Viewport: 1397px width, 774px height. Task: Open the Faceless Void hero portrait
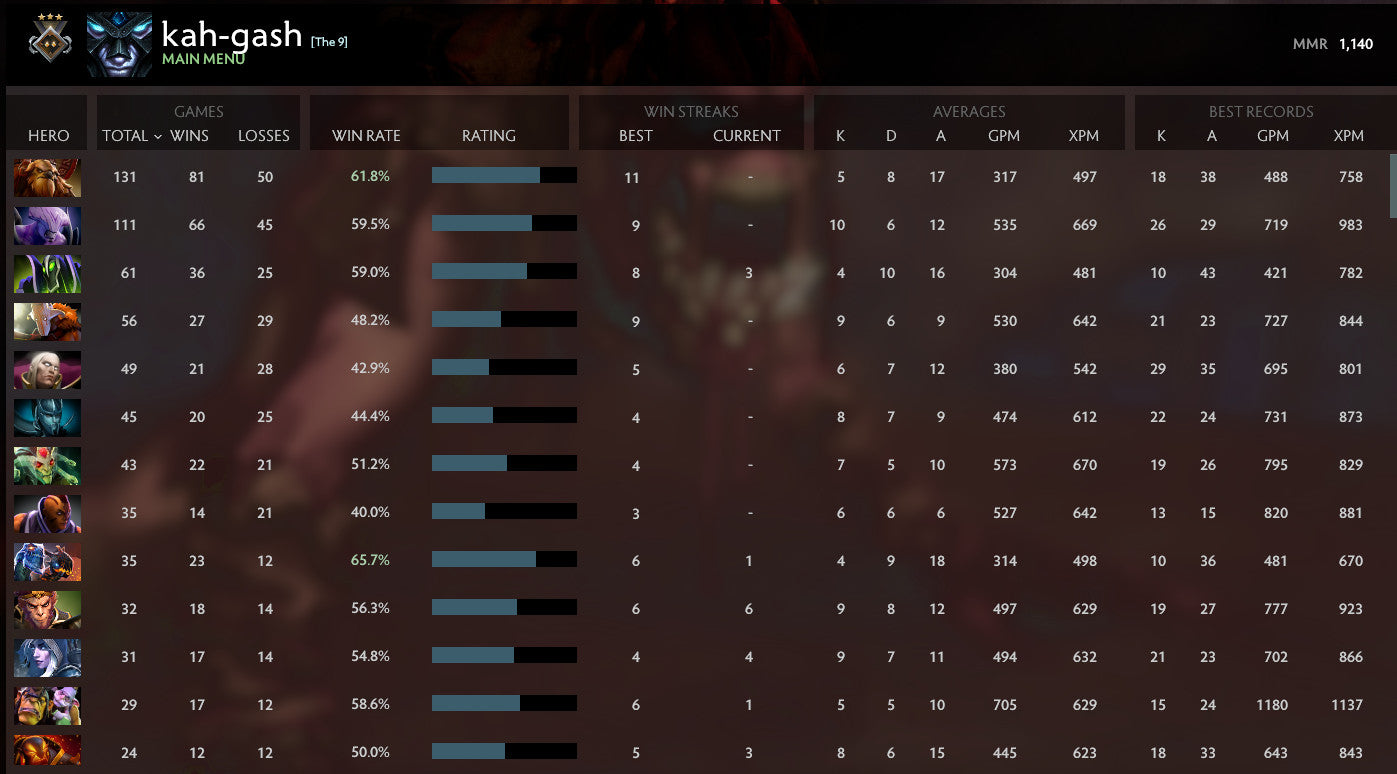pyautogui.click(x=46, y=224)
